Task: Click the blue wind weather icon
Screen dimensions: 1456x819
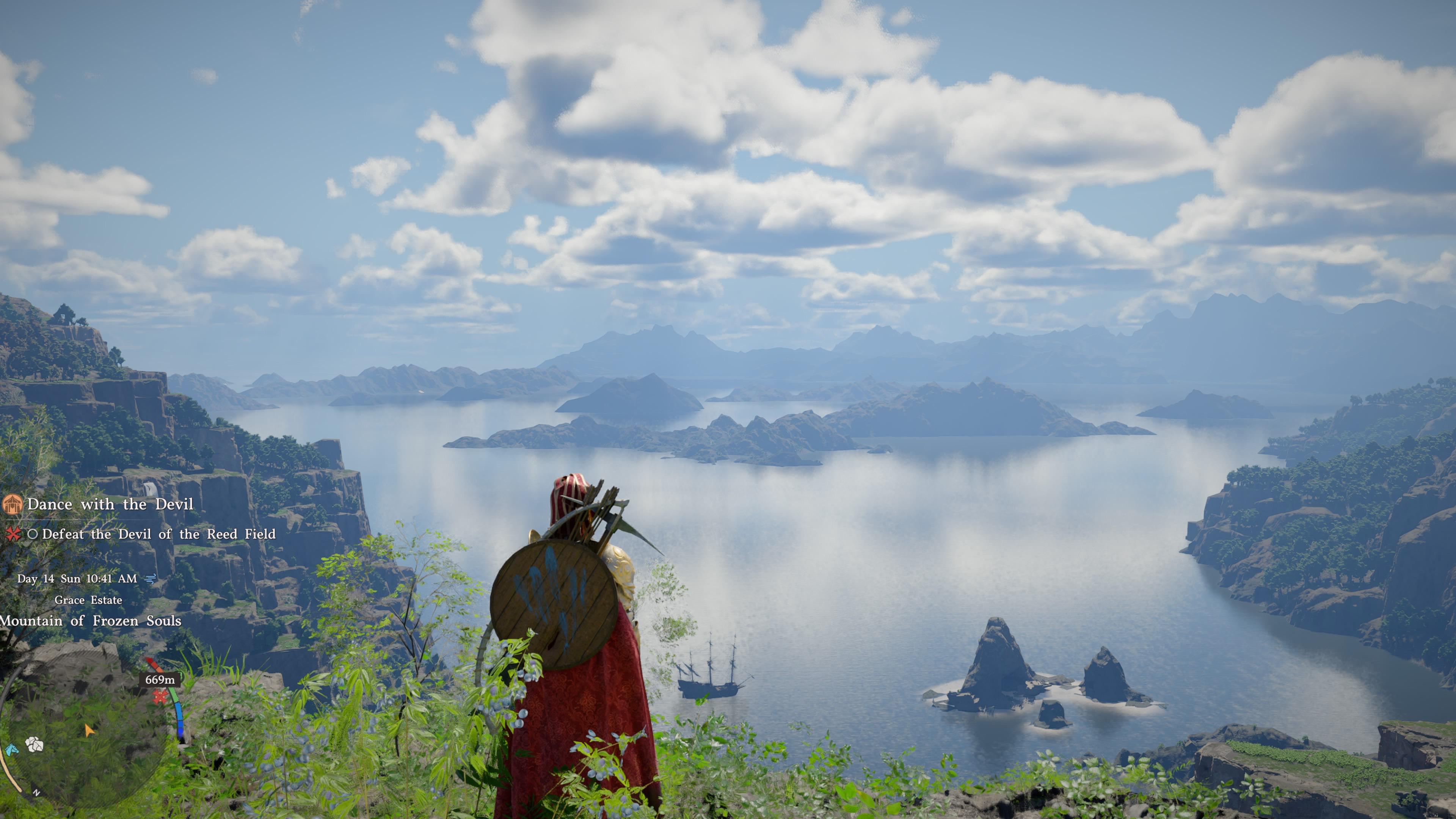Action: (x=151, y=578)
